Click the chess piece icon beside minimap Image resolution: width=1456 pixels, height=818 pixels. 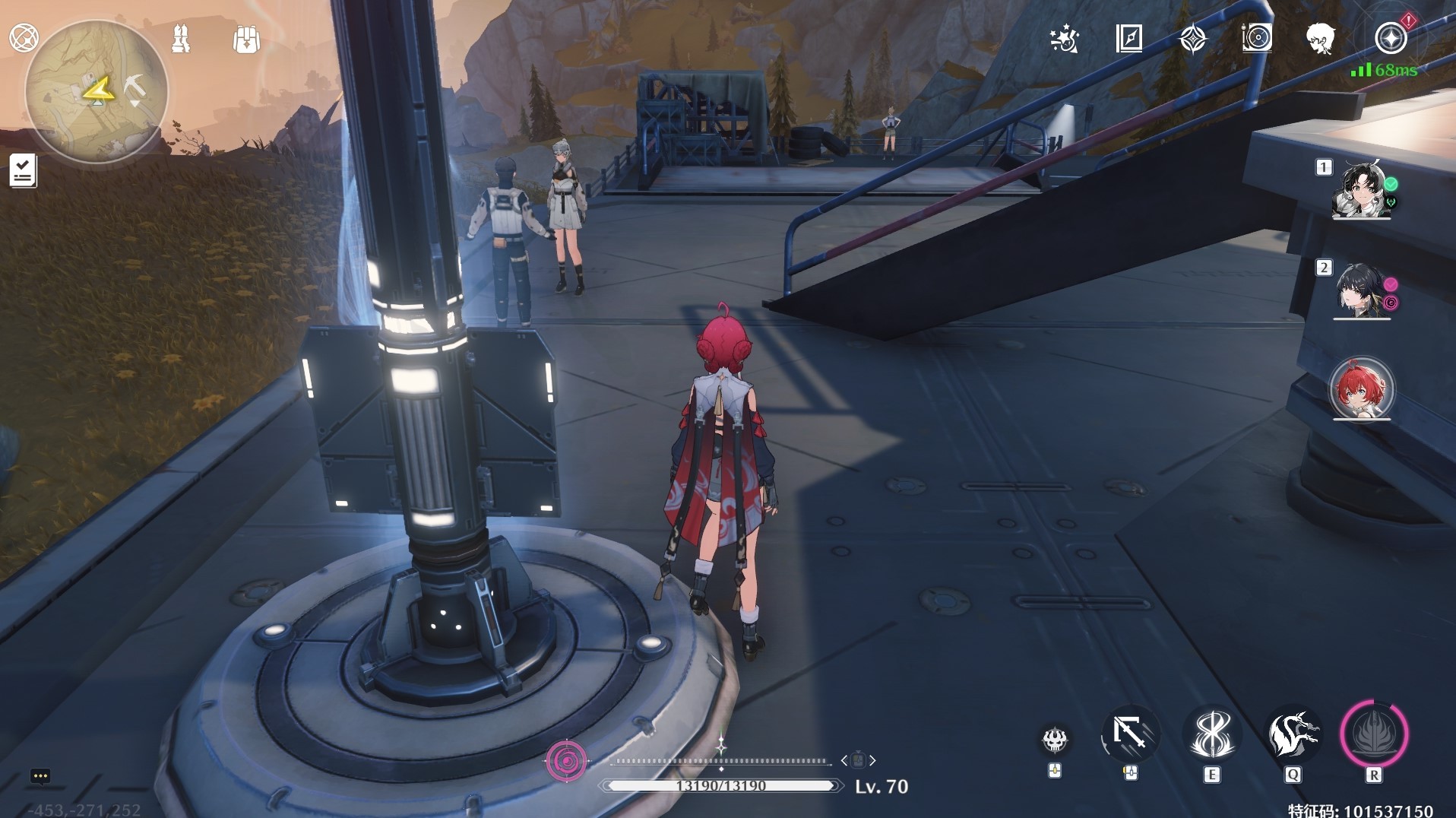click(181, 38)
